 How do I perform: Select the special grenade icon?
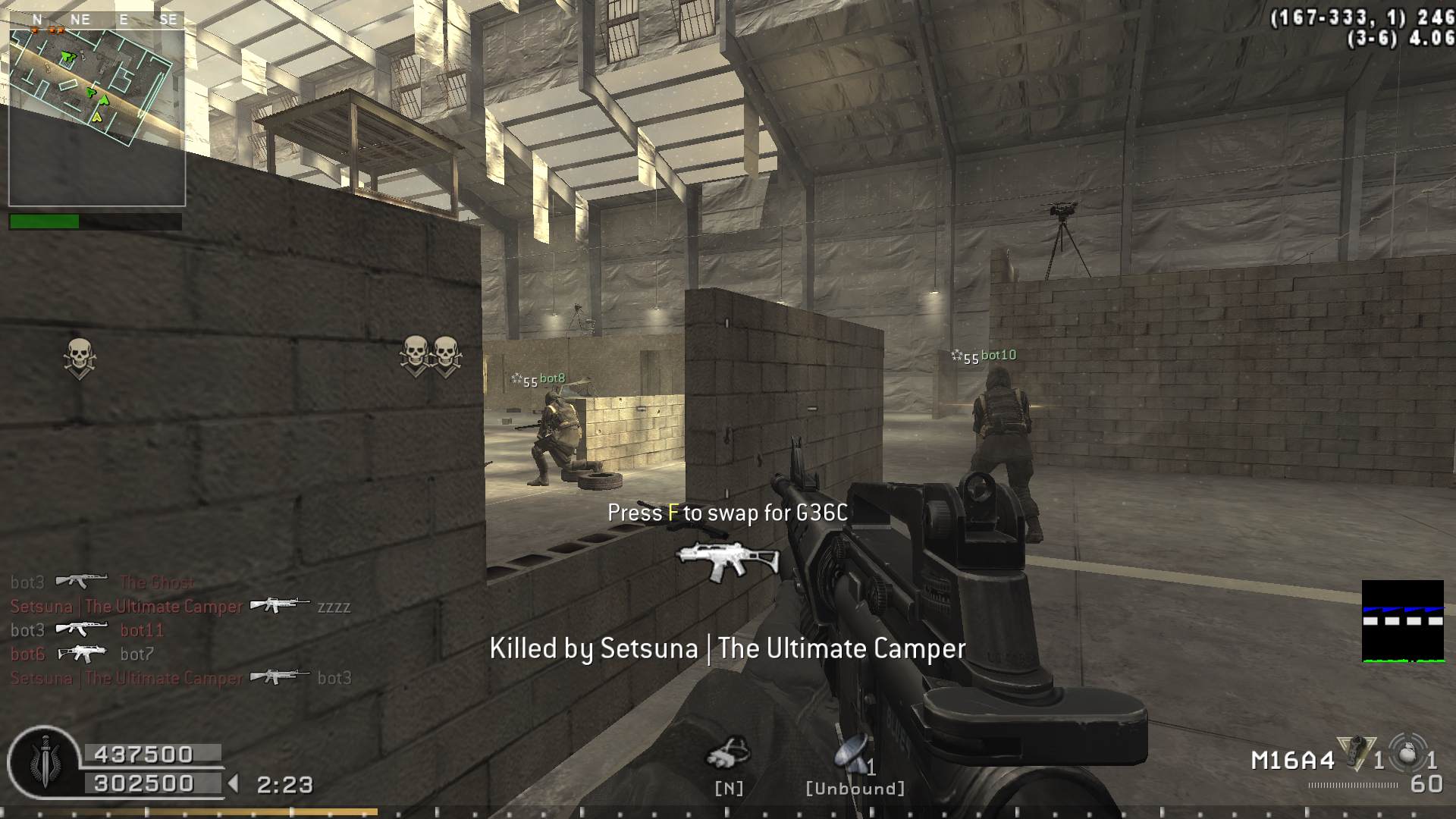click(x=1357, y=755)
